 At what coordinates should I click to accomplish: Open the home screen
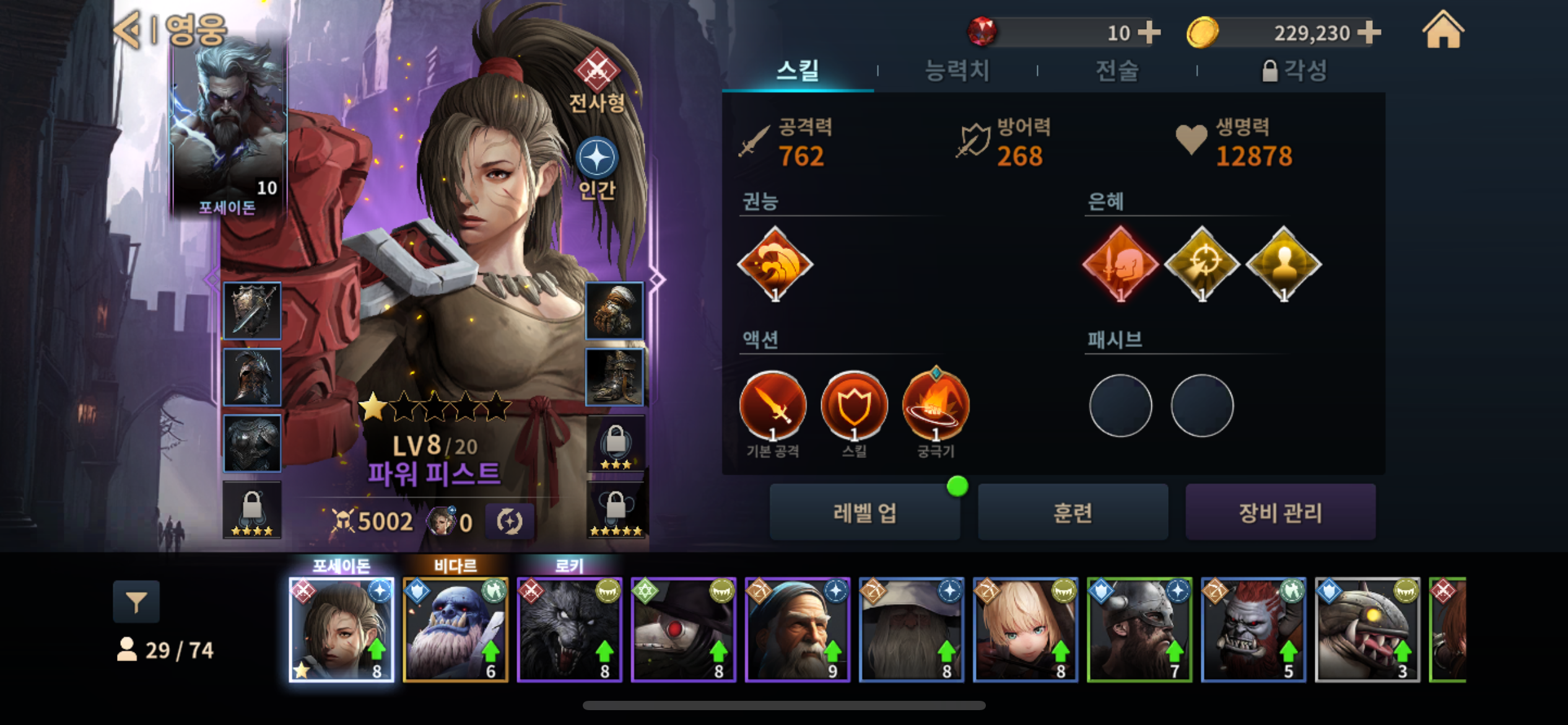click(x=1443, y=31)
